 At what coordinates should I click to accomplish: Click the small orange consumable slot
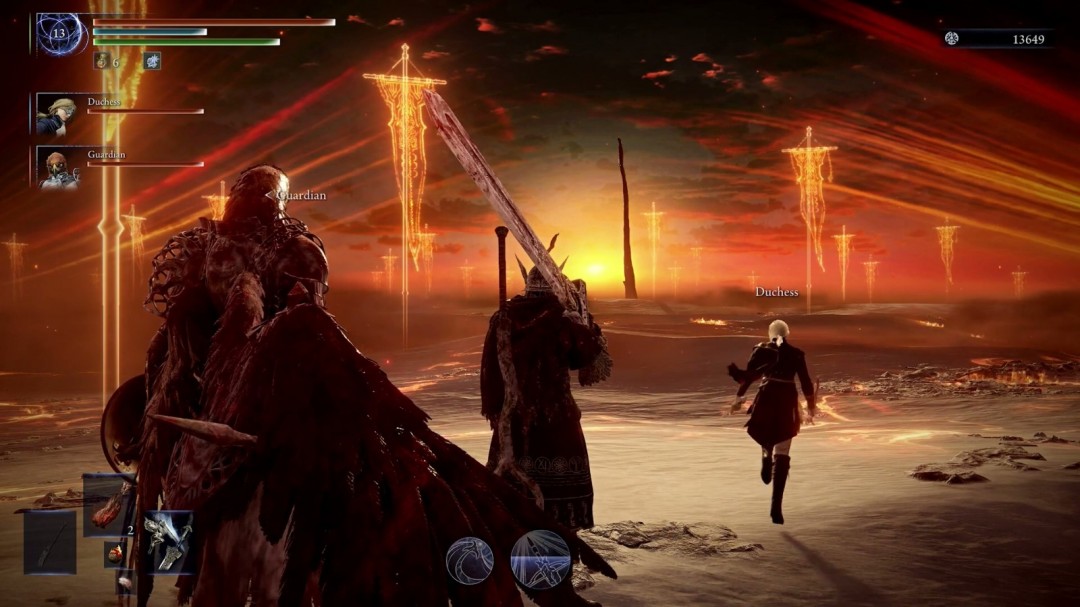pos(116,553)
